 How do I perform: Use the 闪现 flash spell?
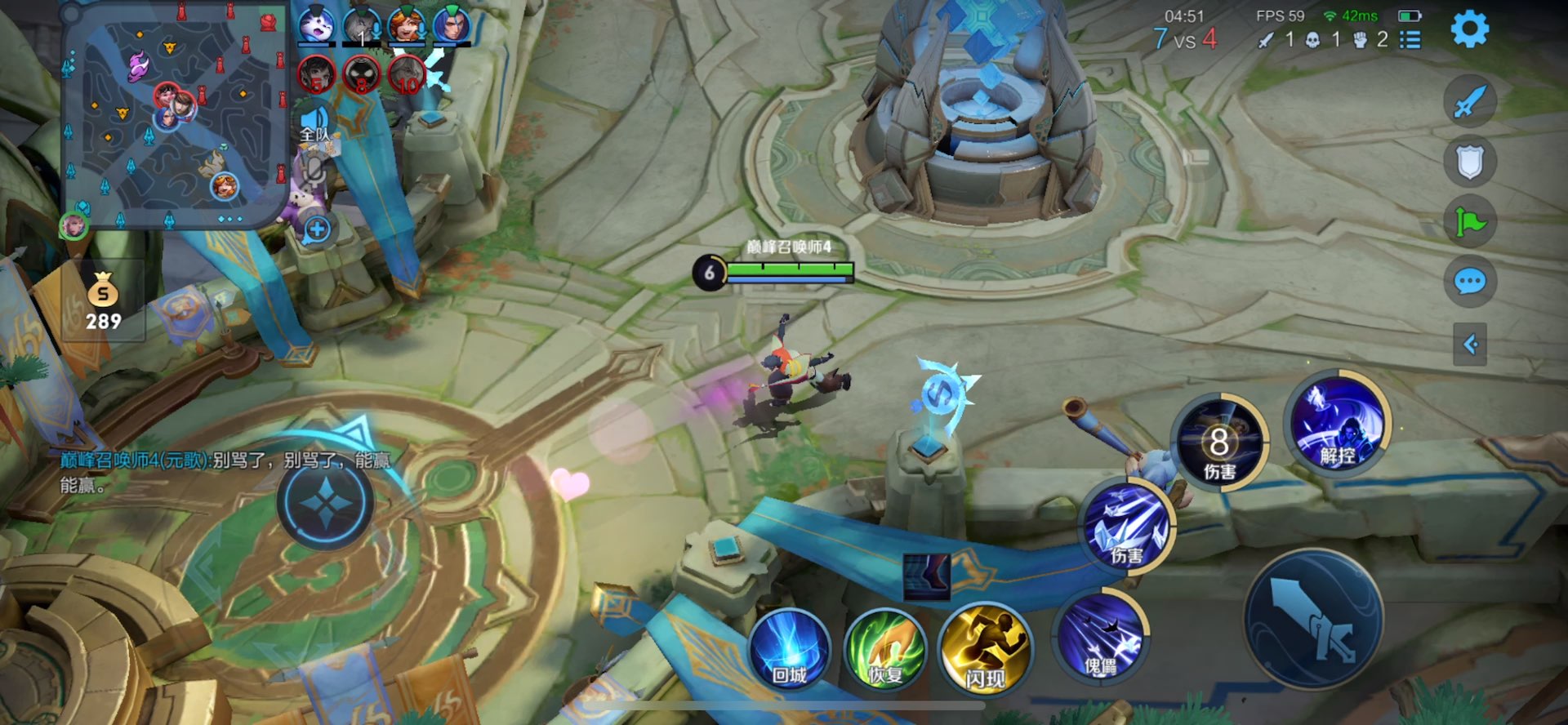tap(984, 651)
